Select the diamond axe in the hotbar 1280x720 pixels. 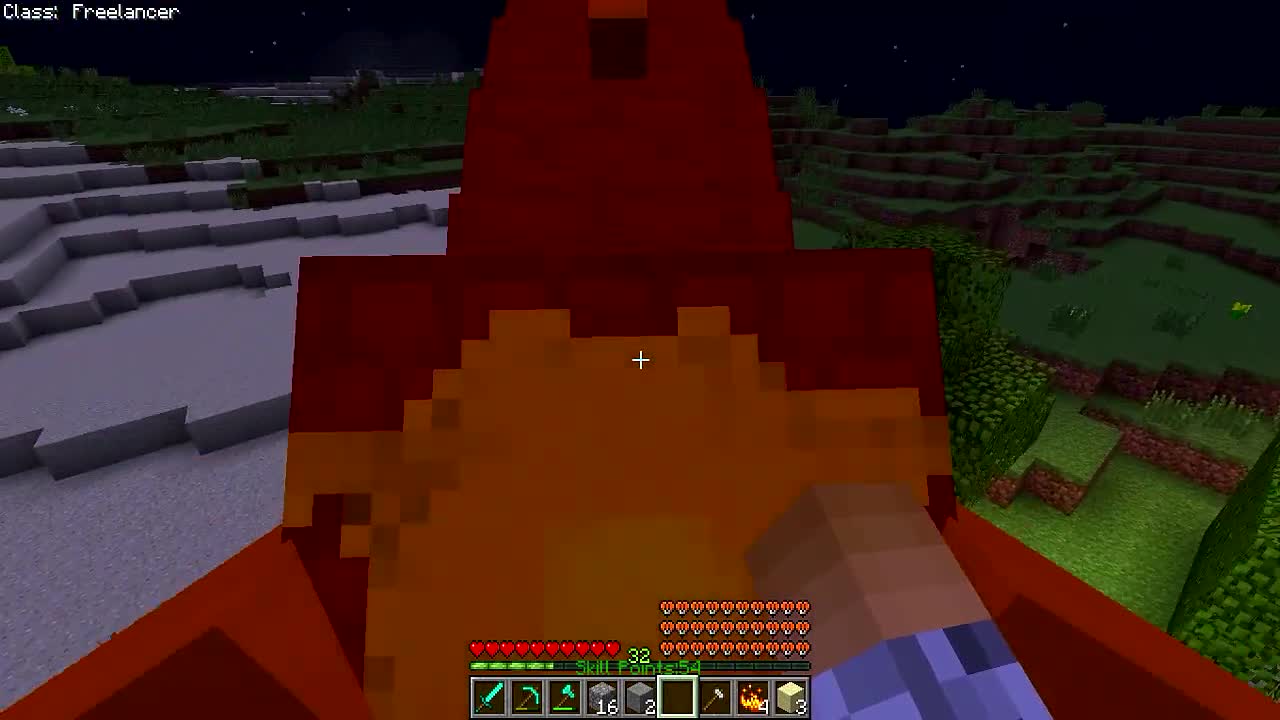(x=565, y=698)
